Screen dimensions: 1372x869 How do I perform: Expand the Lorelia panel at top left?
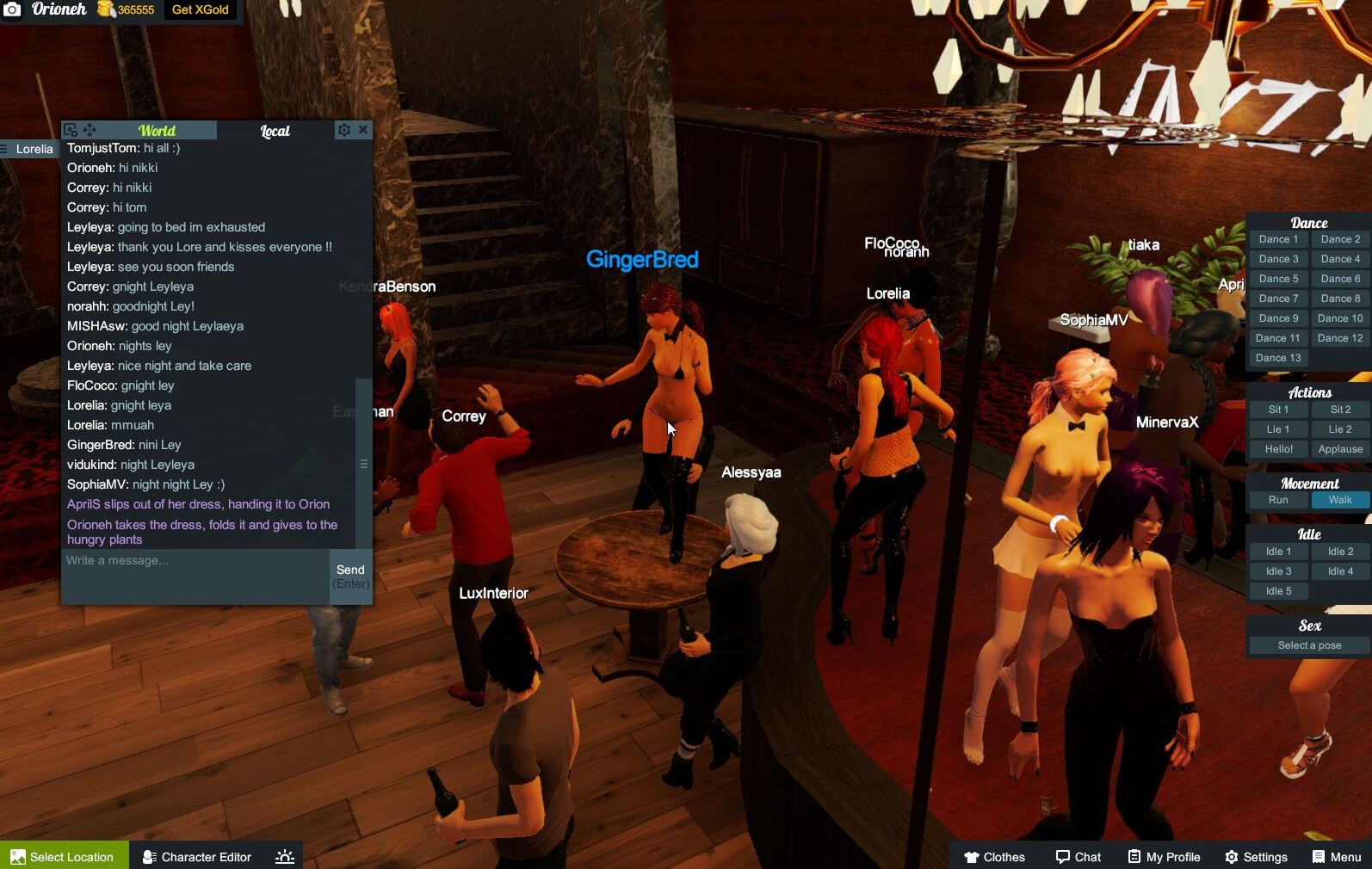34,148
